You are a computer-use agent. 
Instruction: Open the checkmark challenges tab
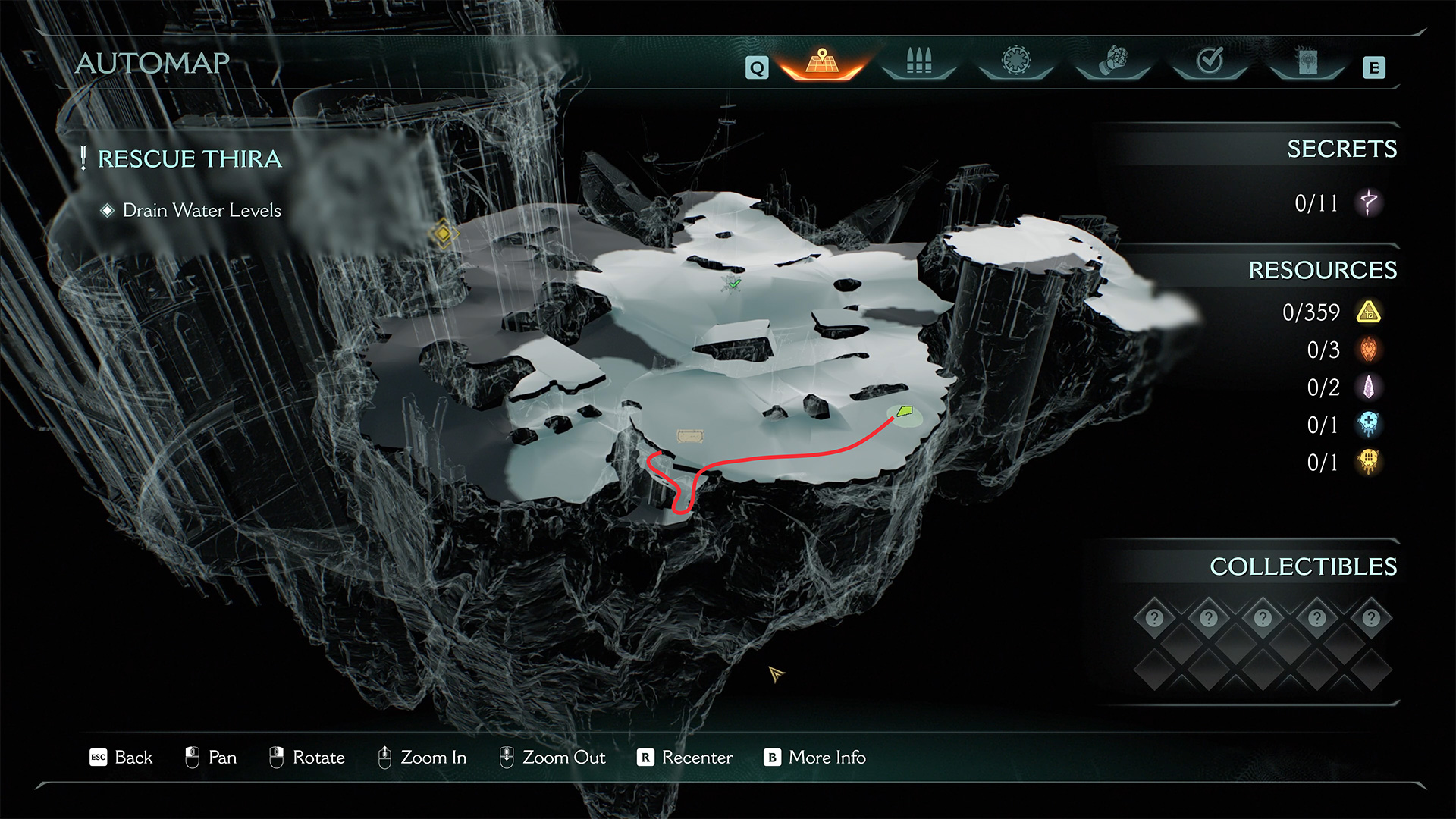pos(1210,61)
